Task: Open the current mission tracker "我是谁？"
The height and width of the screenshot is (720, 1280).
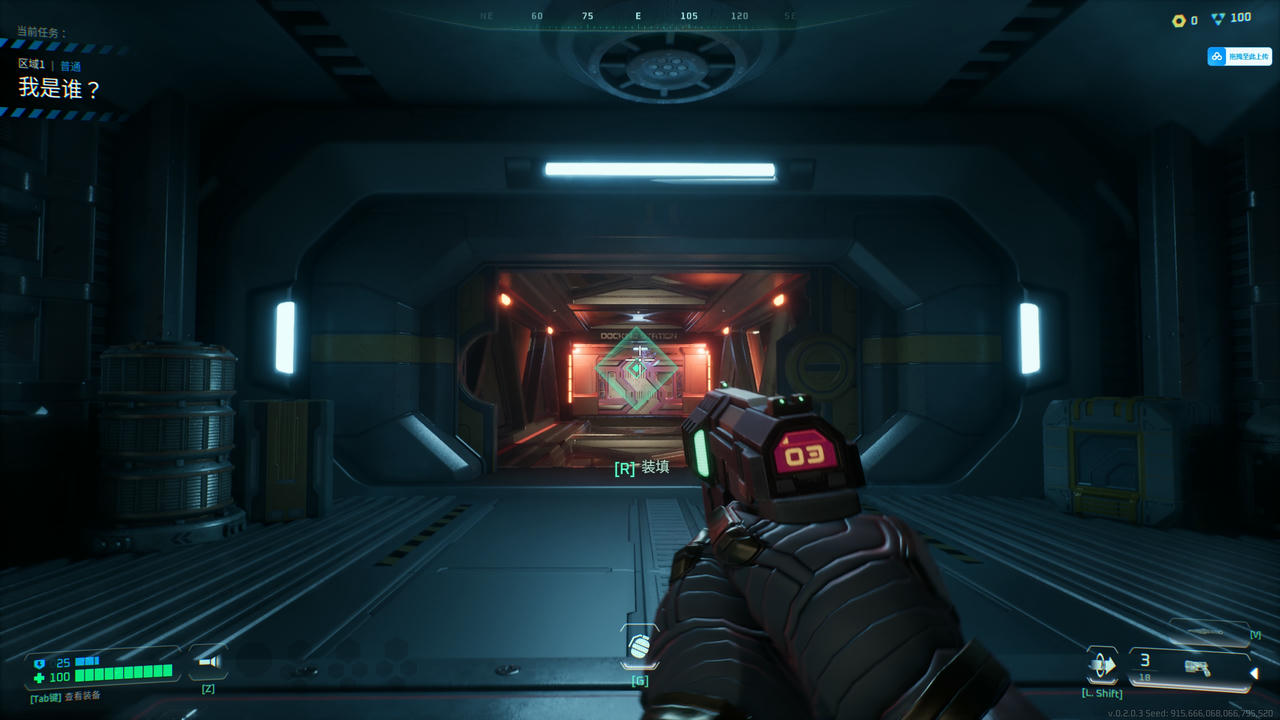Action: (60, 88)
